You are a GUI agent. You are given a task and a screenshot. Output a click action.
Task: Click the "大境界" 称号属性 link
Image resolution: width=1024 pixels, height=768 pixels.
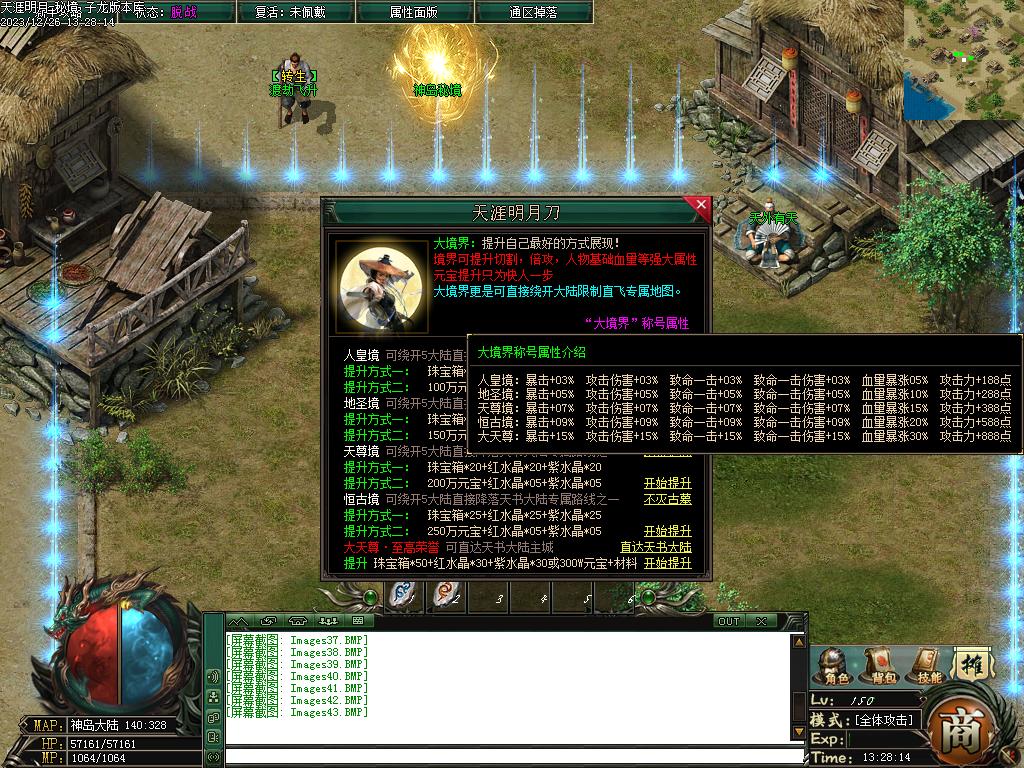[x=636, y=323]
